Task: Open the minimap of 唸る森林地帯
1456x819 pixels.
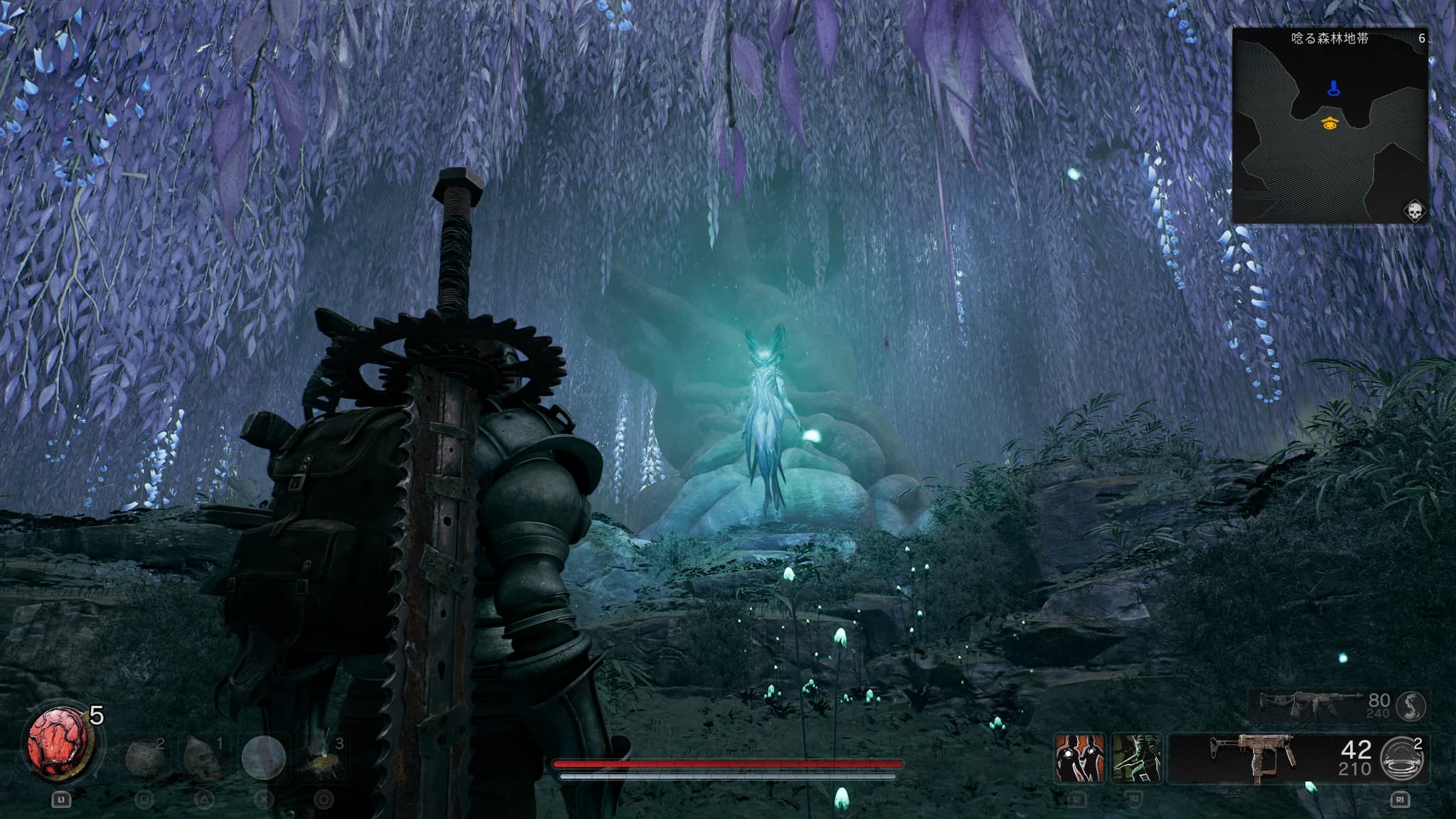Action: (1329, 125)
